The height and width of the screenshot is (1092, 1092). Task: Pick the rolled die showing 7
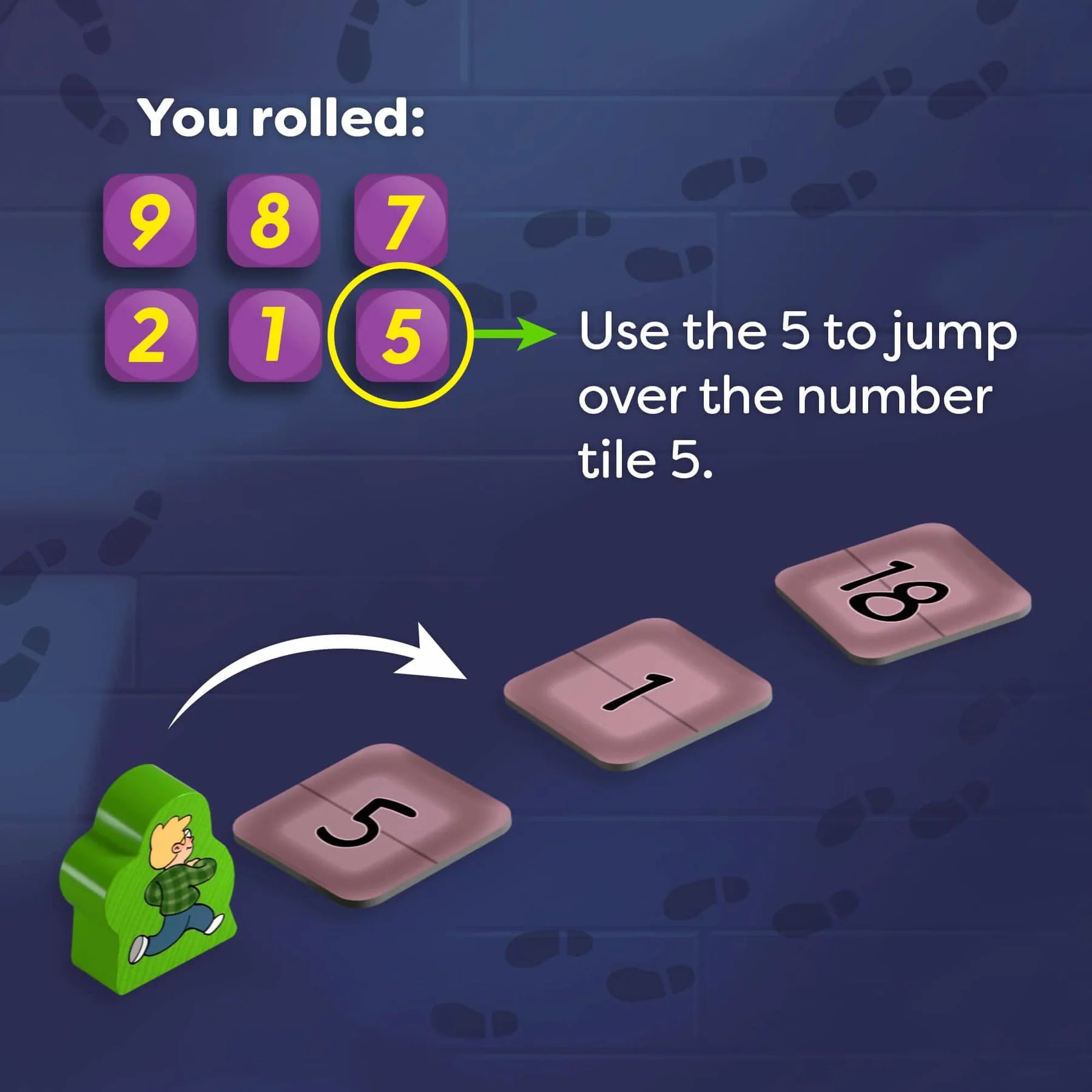coord(401,221)
